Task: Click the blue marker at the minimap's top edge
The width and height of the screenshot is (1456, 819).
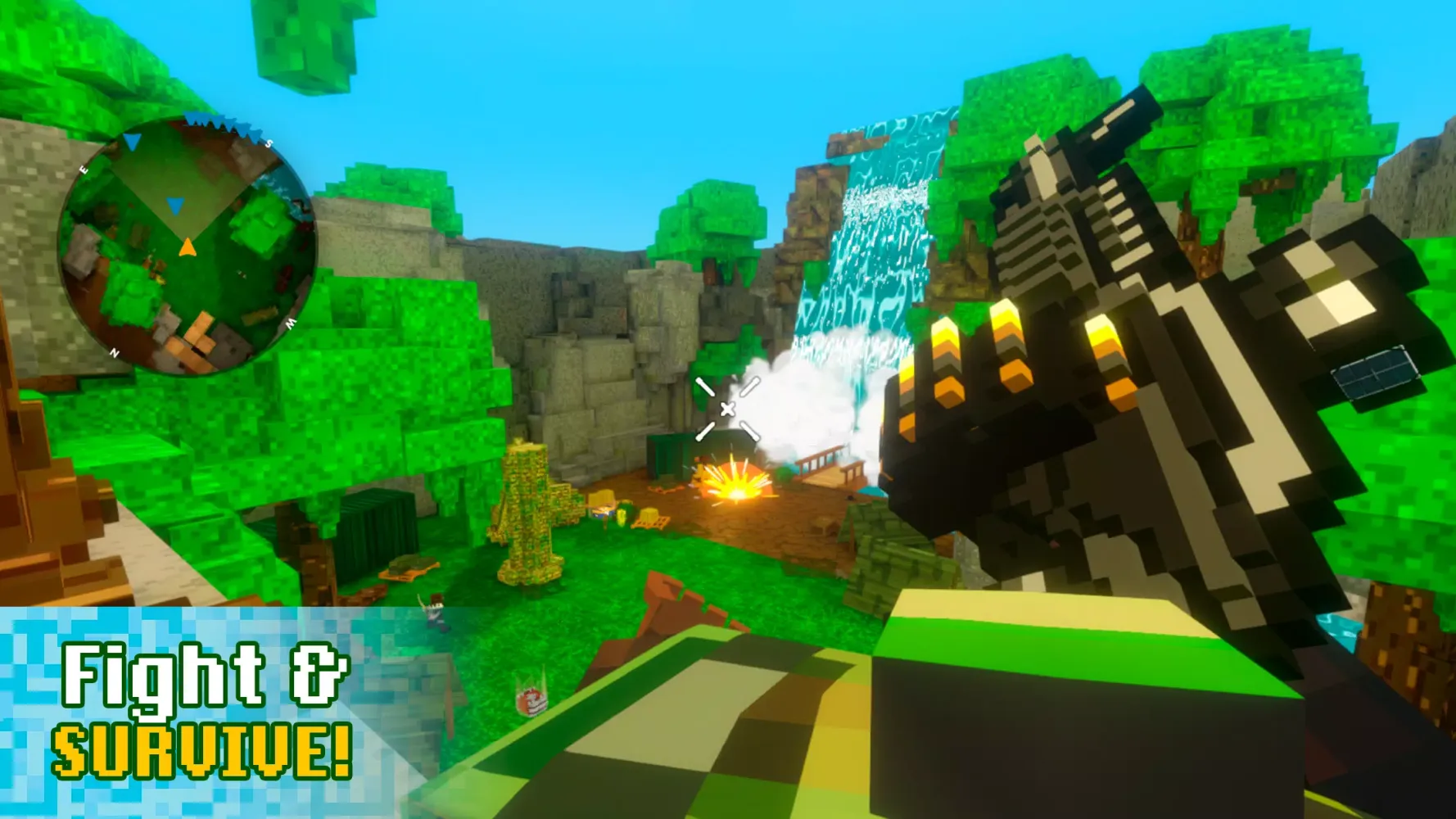Action: tap(132, 141)
